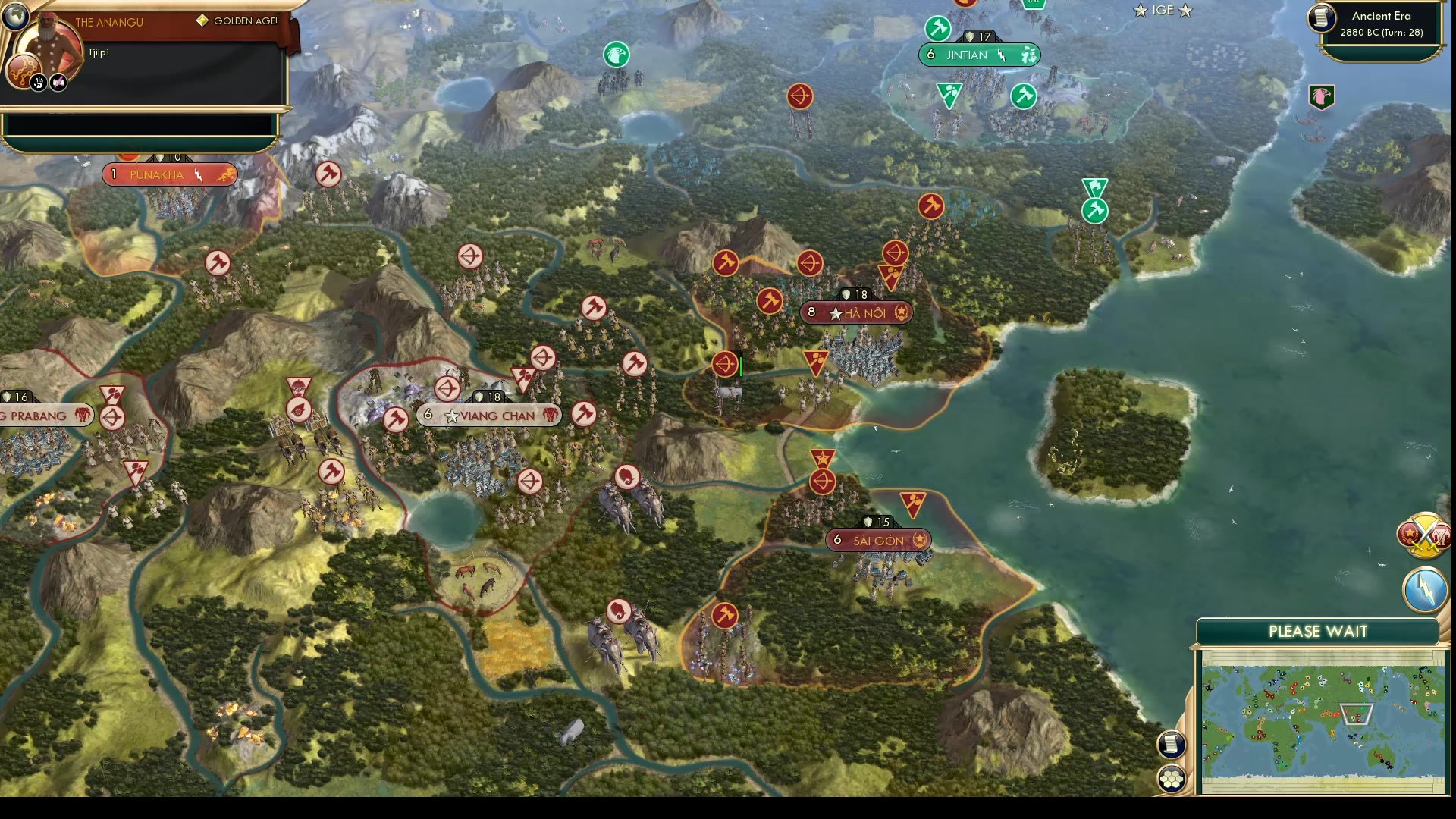
Task: Click the raised hand icon under the portrait
Action: click(x=37, y=83)
